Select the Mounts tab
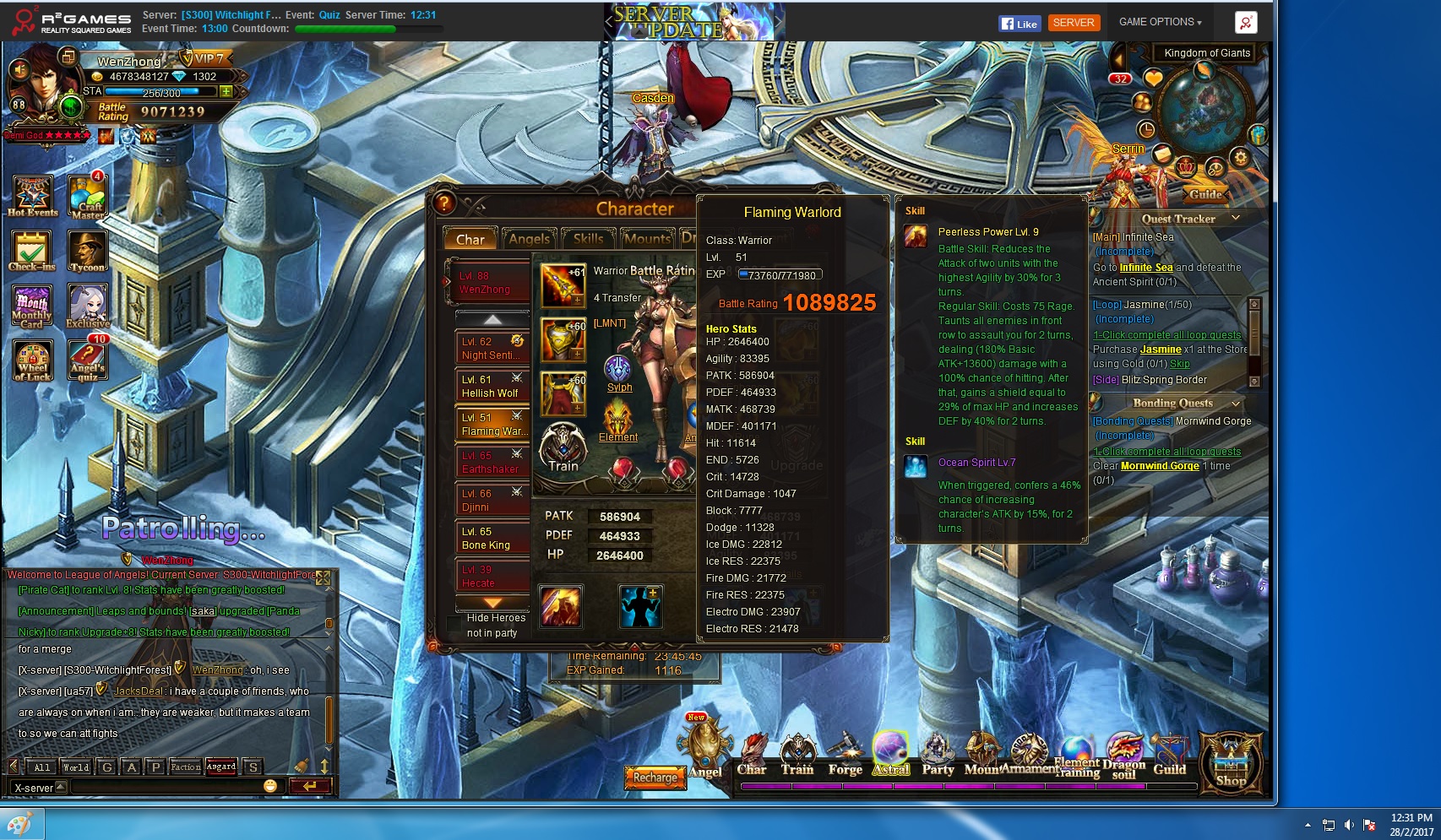The height and width of the screenshot is (840, 1441). pyautogui.click(x=647, y=239)
